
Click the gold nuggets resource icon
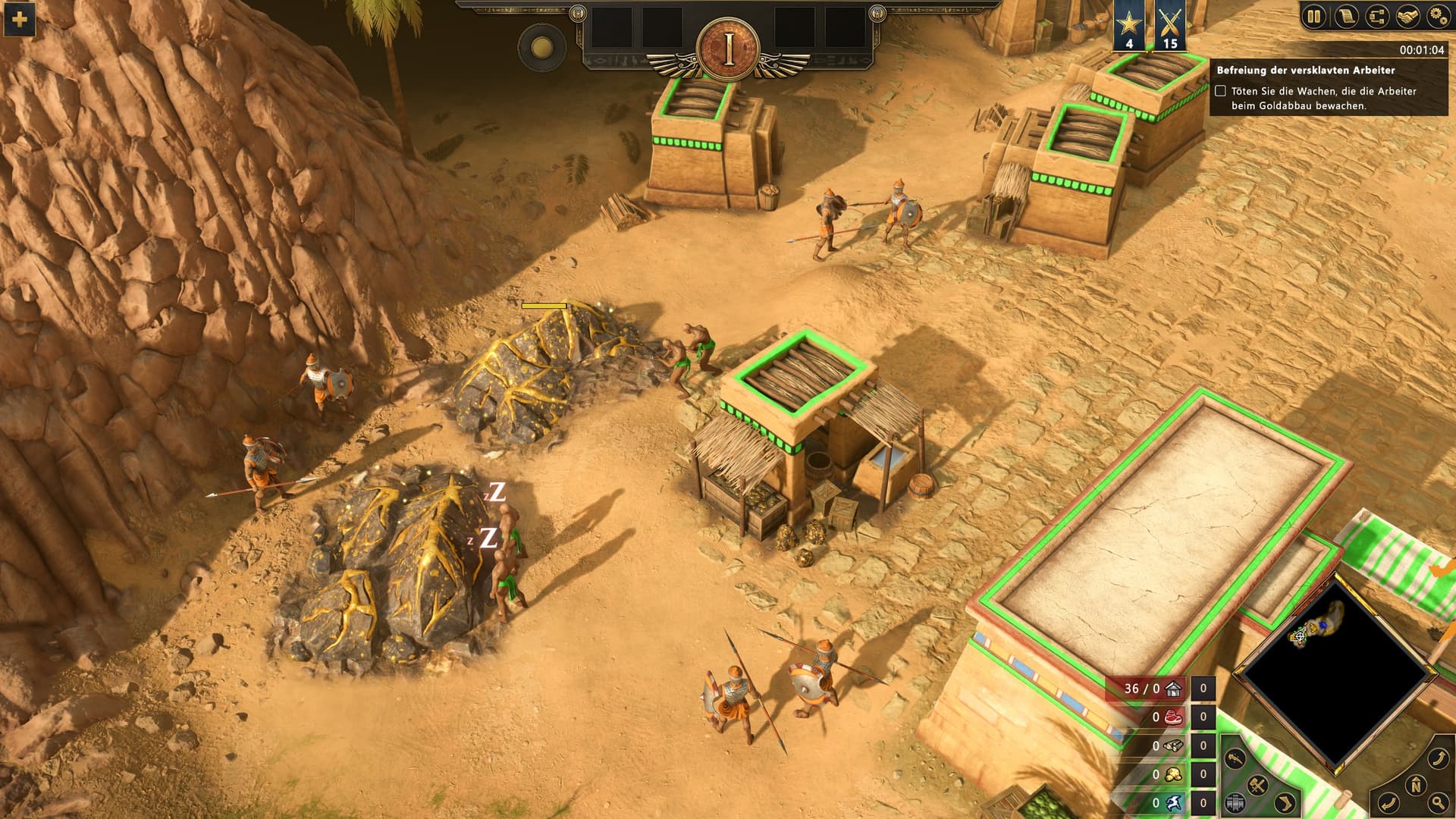pos(1173,774)
